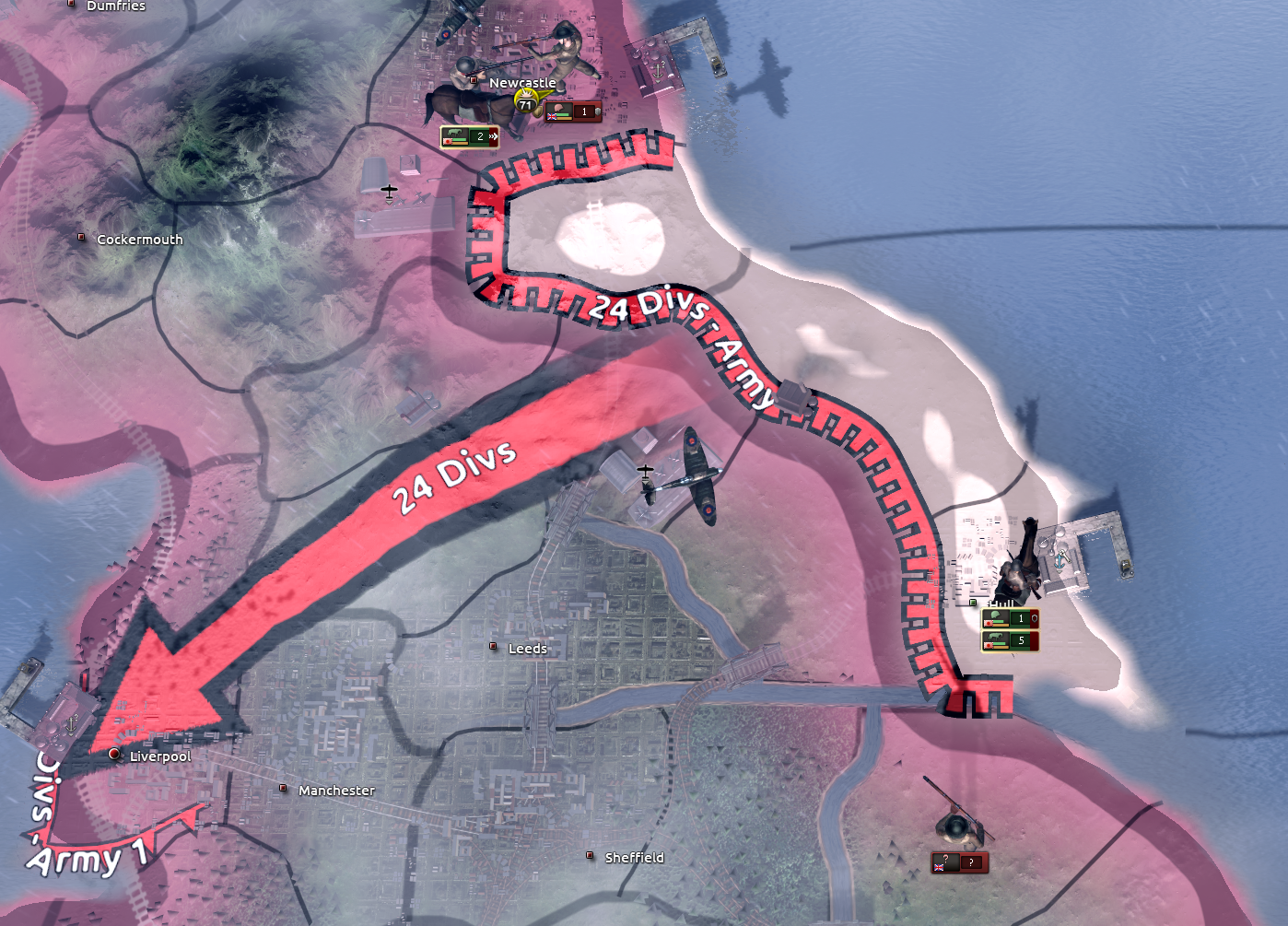The width and height of the screenshot is (1288, 926).
Task: Click the double-arrow movement marker on the cavalry counter
Action: (494, 136)
